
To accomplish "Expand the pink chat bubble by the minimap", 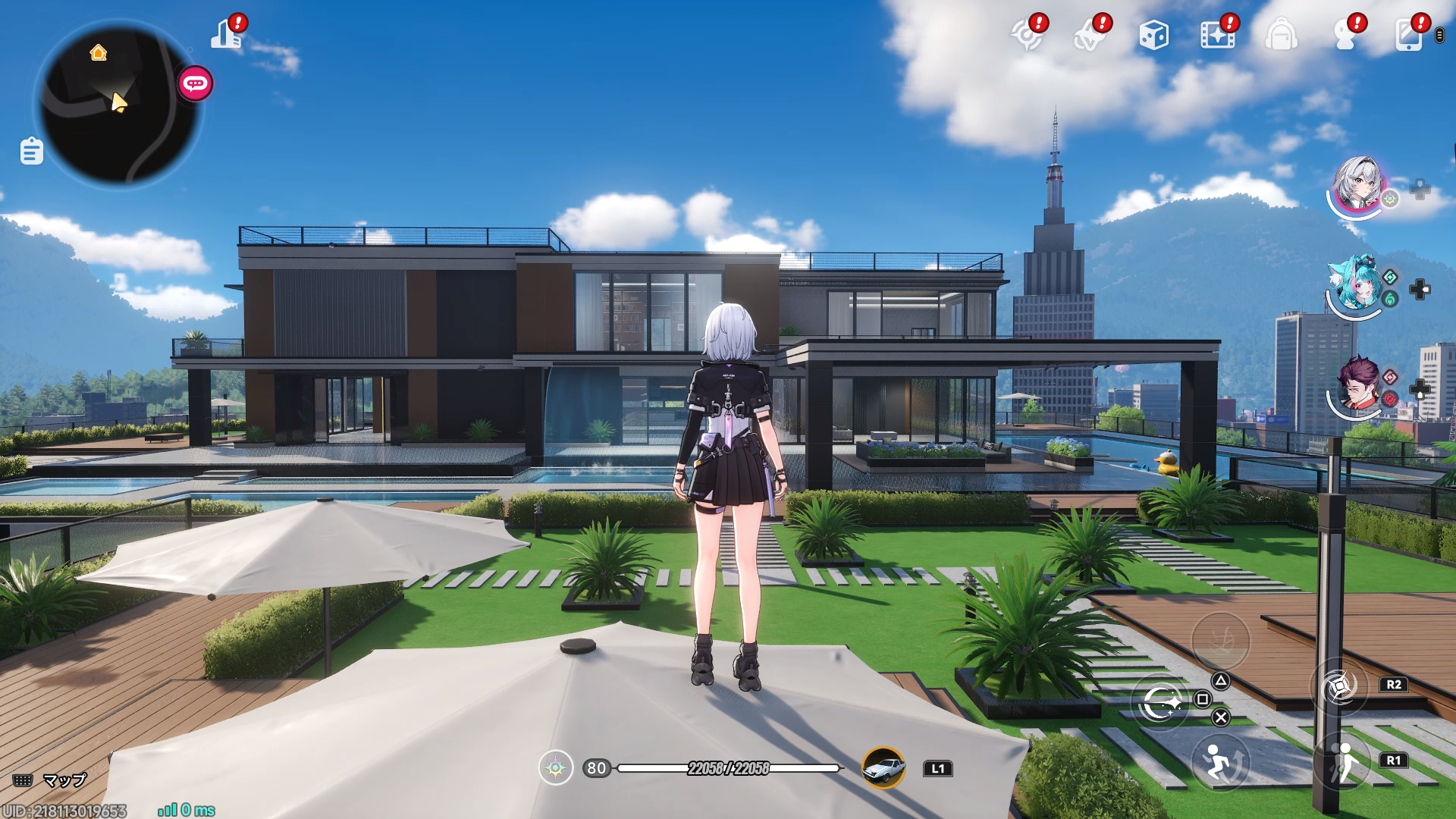I will point(194,84).
